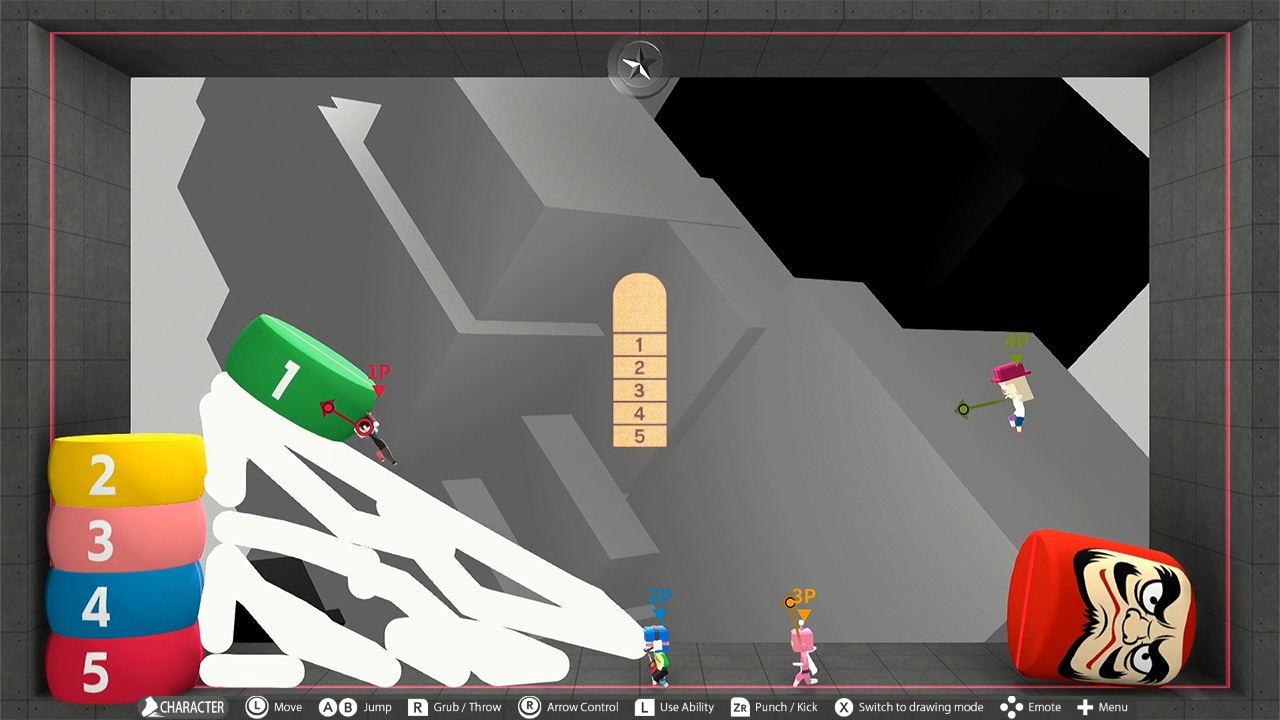Select the A button Jump icon
This screenshot has height=720, width=1280.
[x=328, y=707]
